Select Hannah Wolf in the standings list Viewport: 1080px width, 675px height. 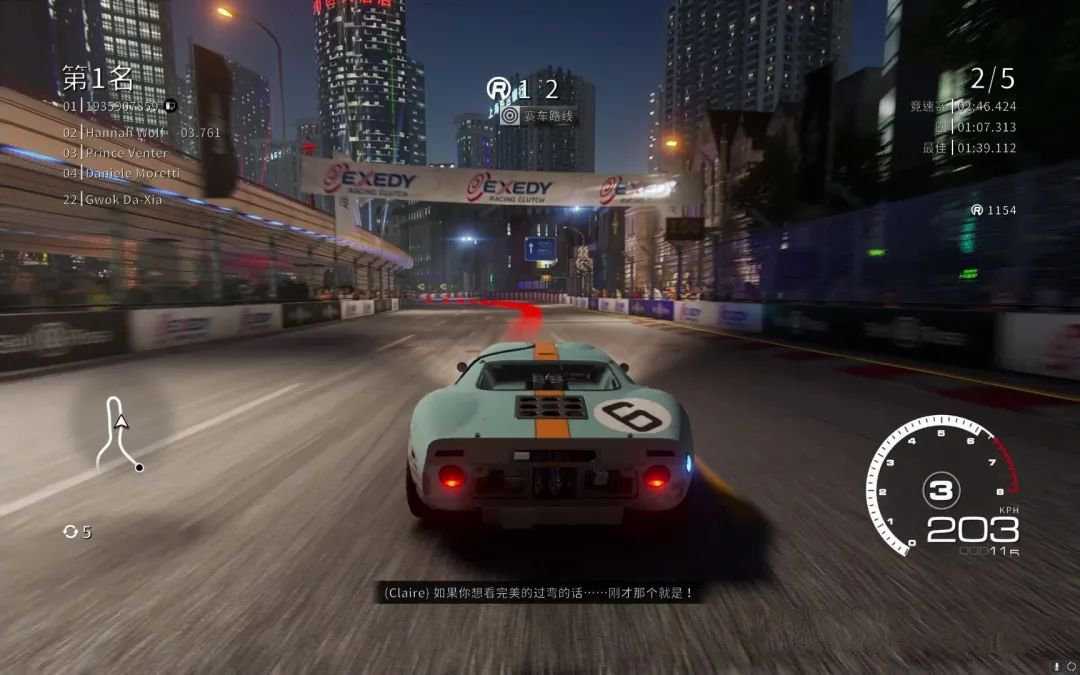pyautogui.click(x=127, y=132)
